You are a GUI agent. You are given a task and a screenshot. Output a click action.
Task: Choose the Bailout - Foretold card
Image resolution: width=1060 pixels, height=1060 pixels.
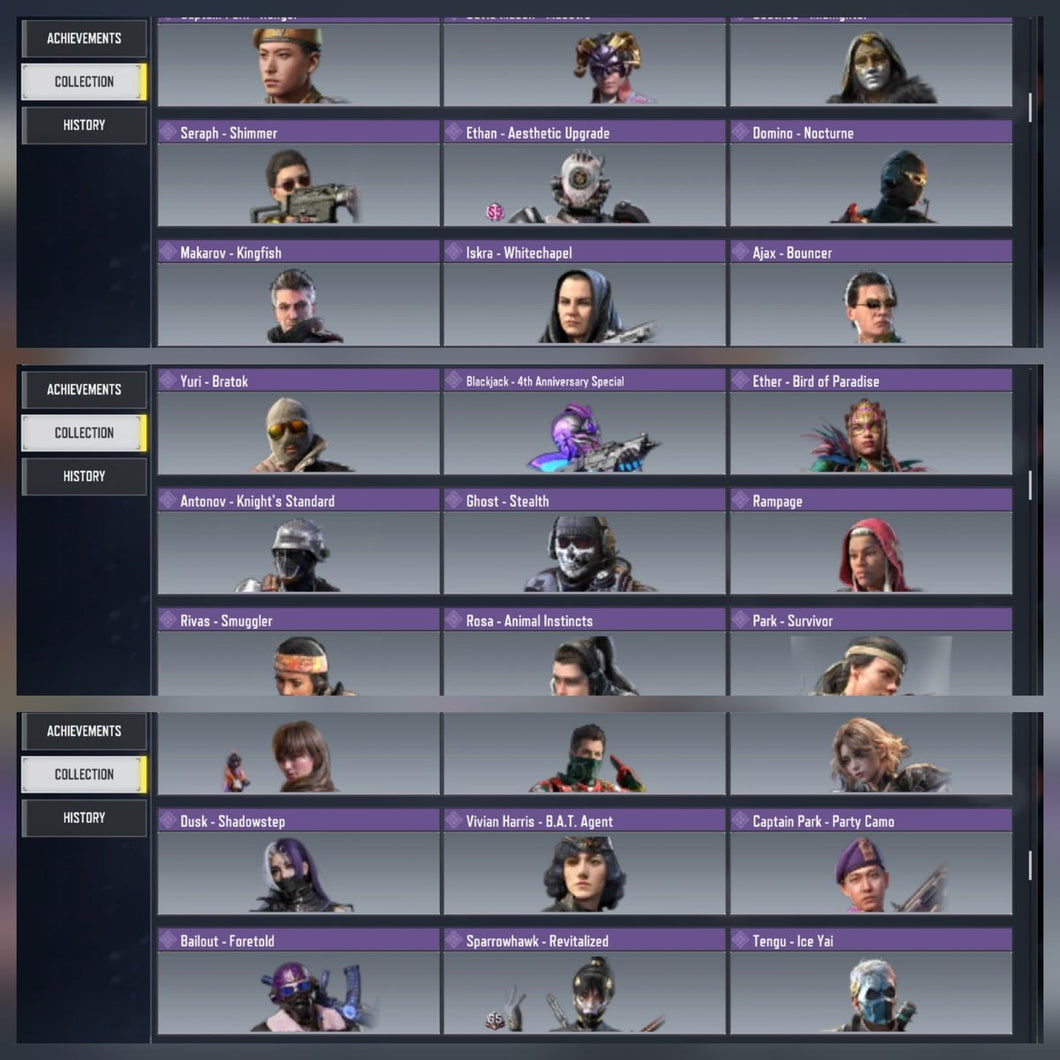(298, 982)
